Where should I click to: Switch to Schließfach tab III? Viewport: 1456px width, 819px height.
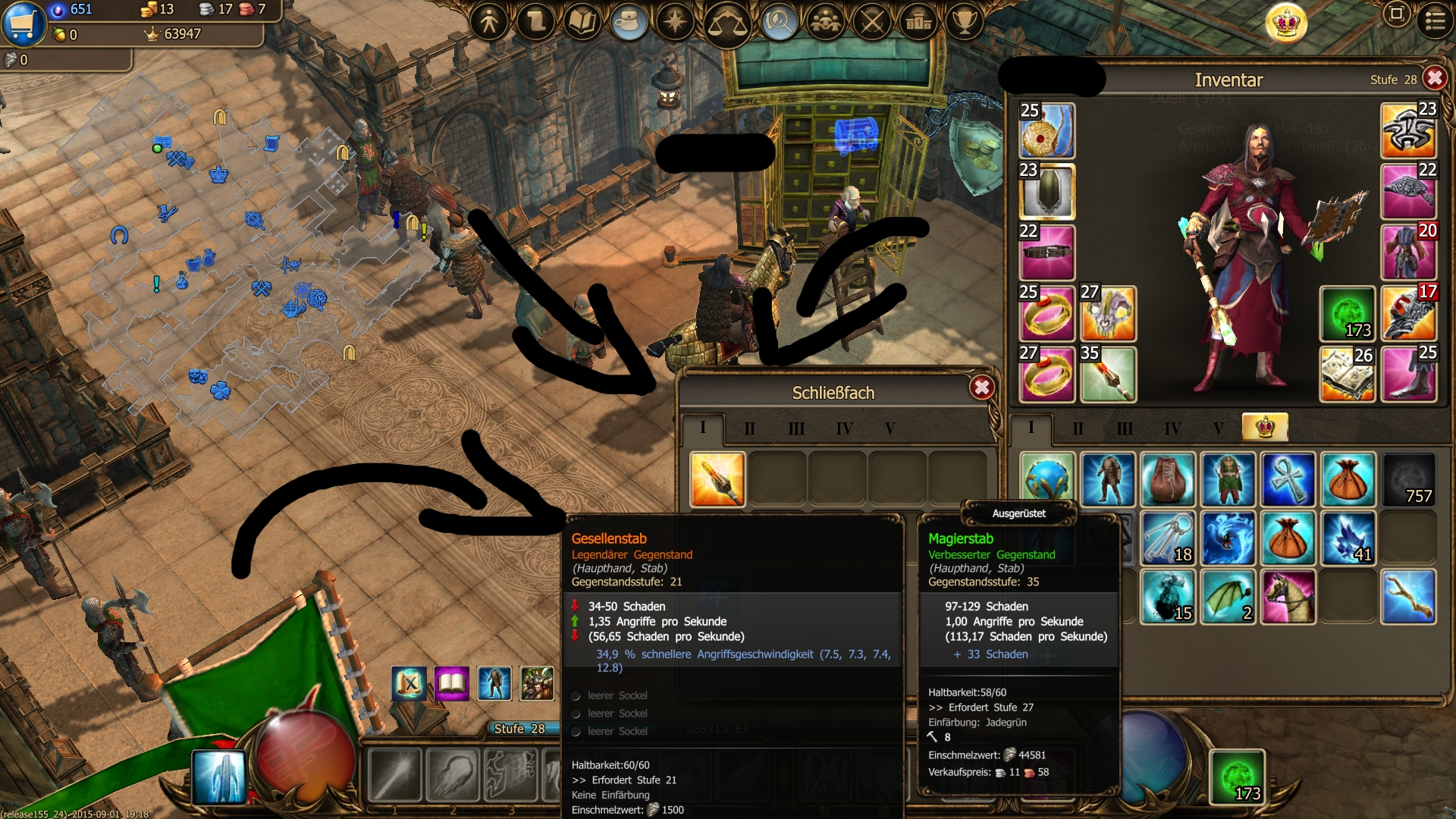point(796,428)
